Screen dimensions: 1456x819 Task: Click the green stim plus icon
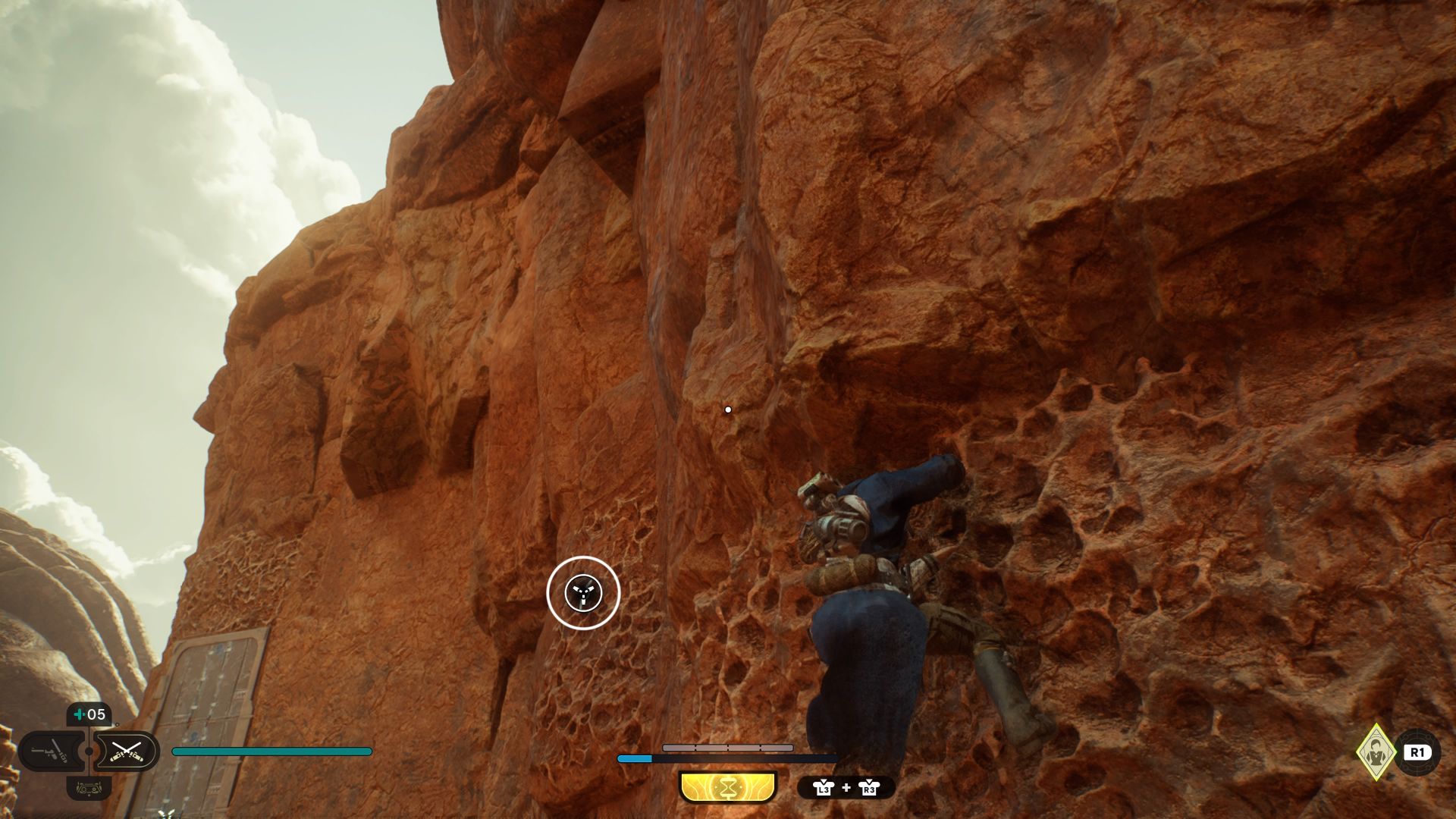tap(78, 714)
